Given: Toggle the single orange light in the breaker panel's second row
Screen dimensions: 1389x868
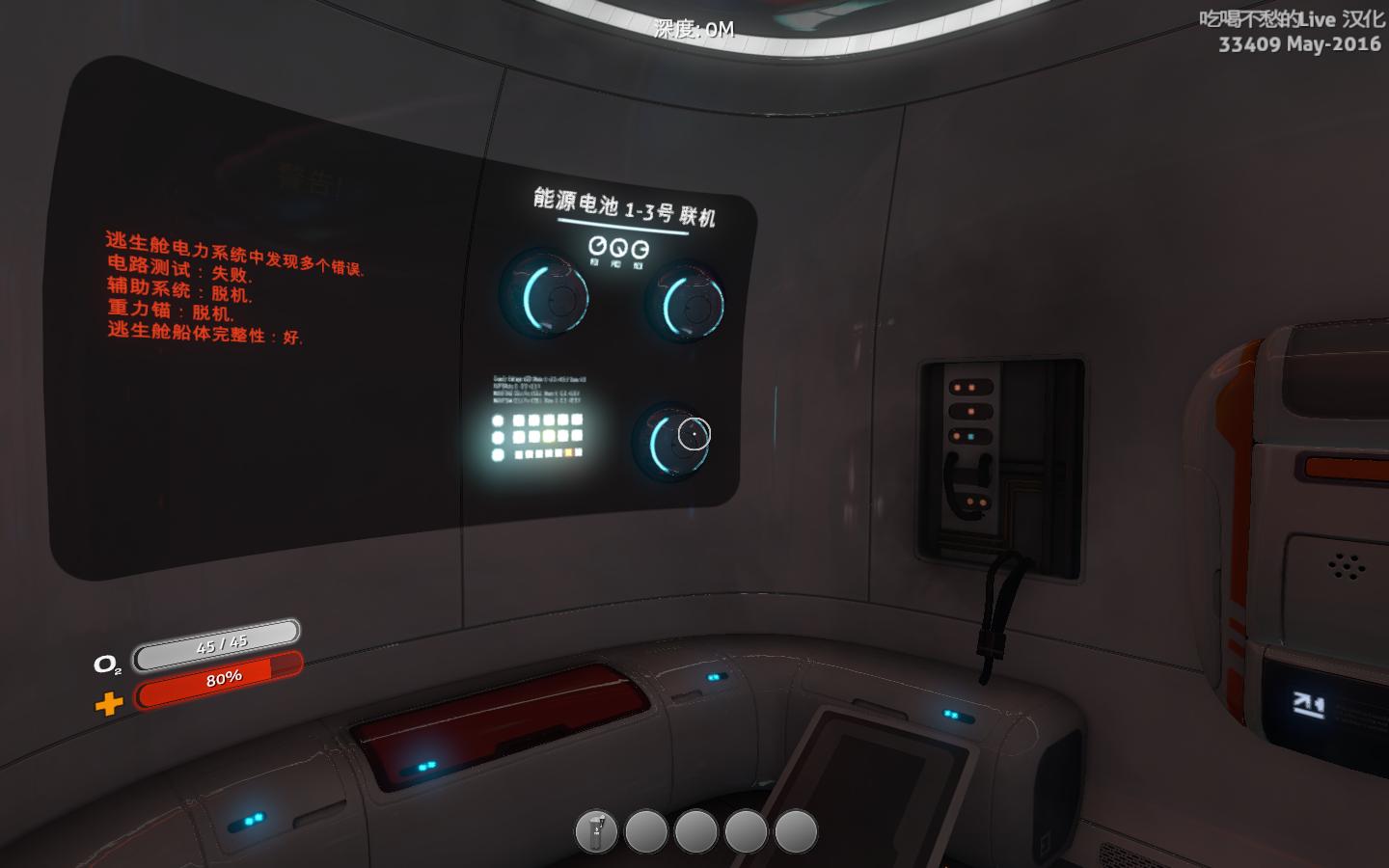Looking at the screenshot, I should coord(971,411).
